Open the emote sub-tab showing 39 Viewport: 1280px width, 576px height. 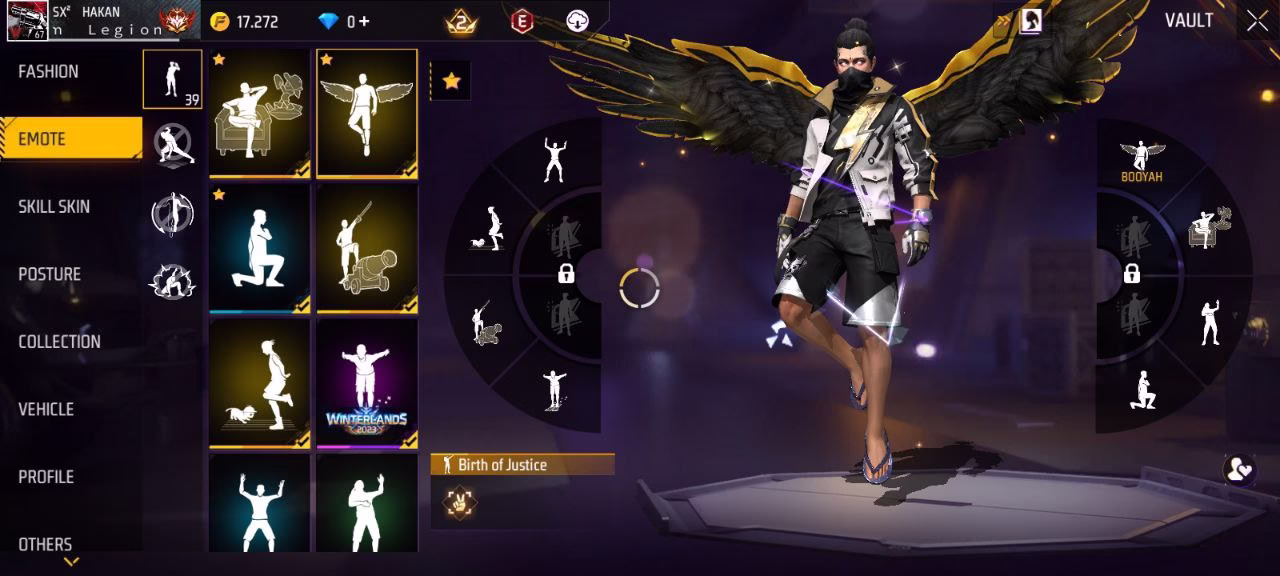pyautogui.click(x=172, y=79)
